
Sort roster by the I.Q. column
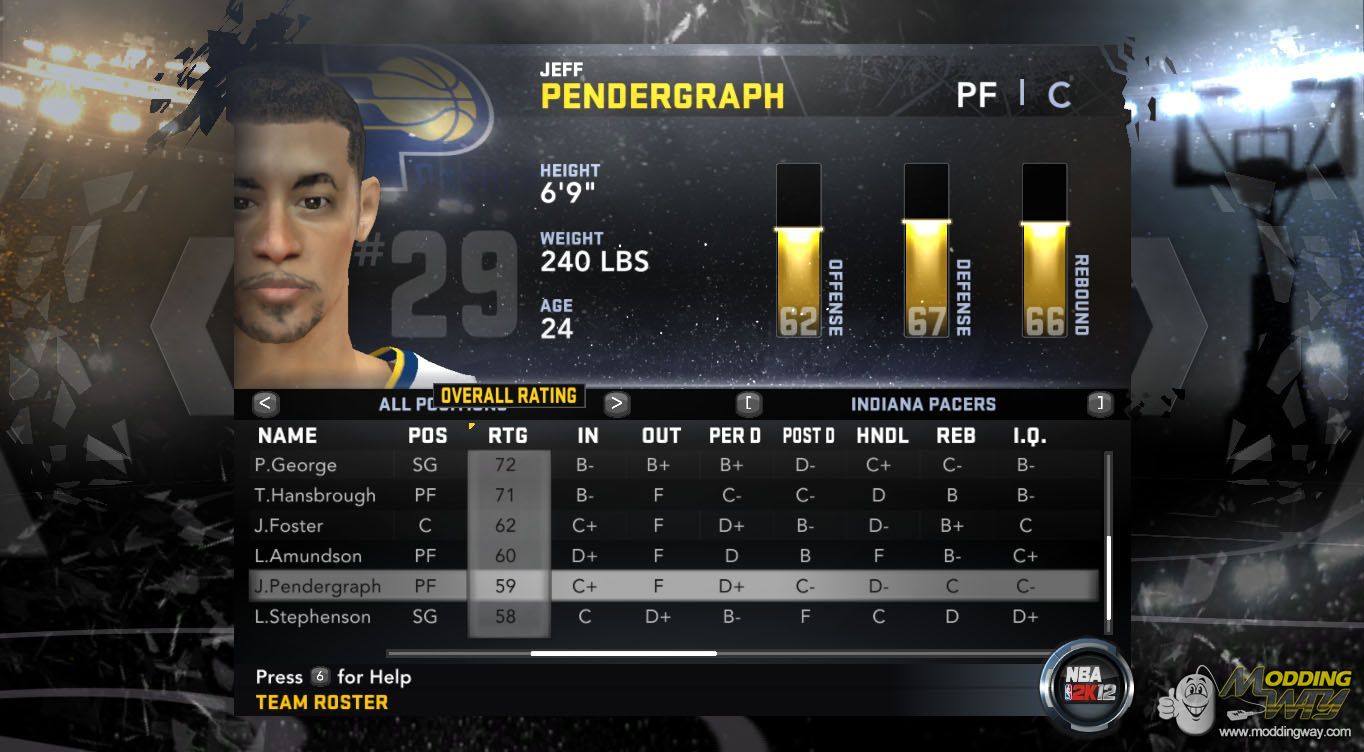coord(1029,436)
